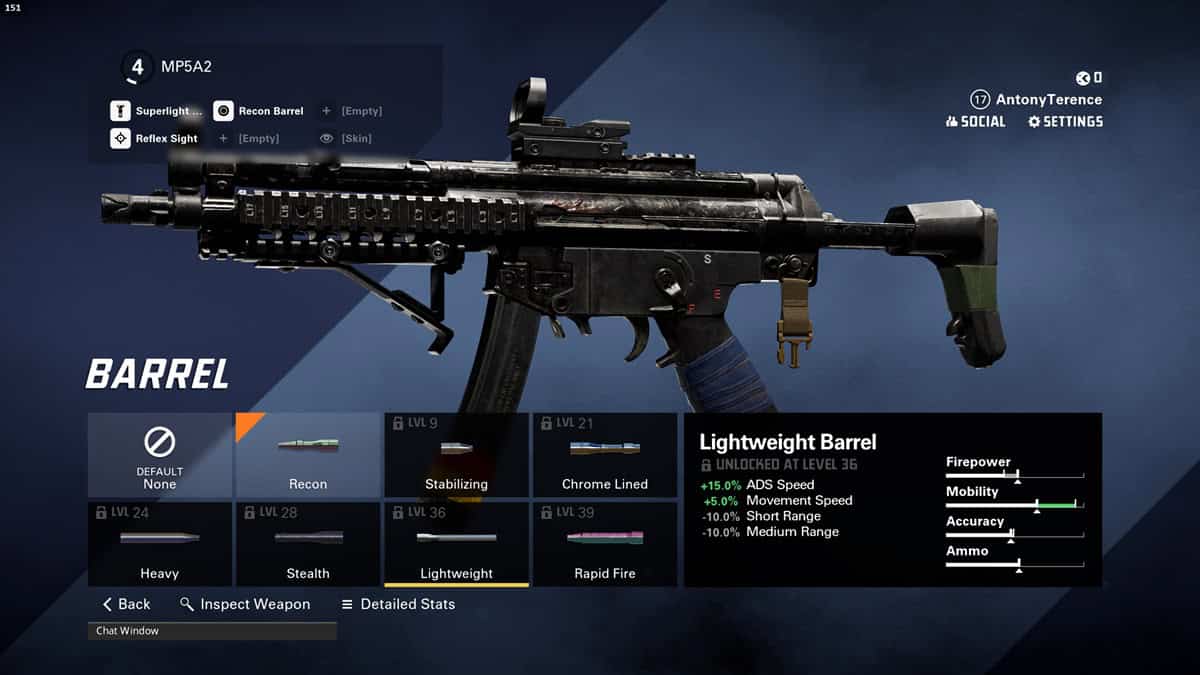Screen dimensions: 1200x675
Task: Select the None default barrel tile
Action: coord(160,455)
